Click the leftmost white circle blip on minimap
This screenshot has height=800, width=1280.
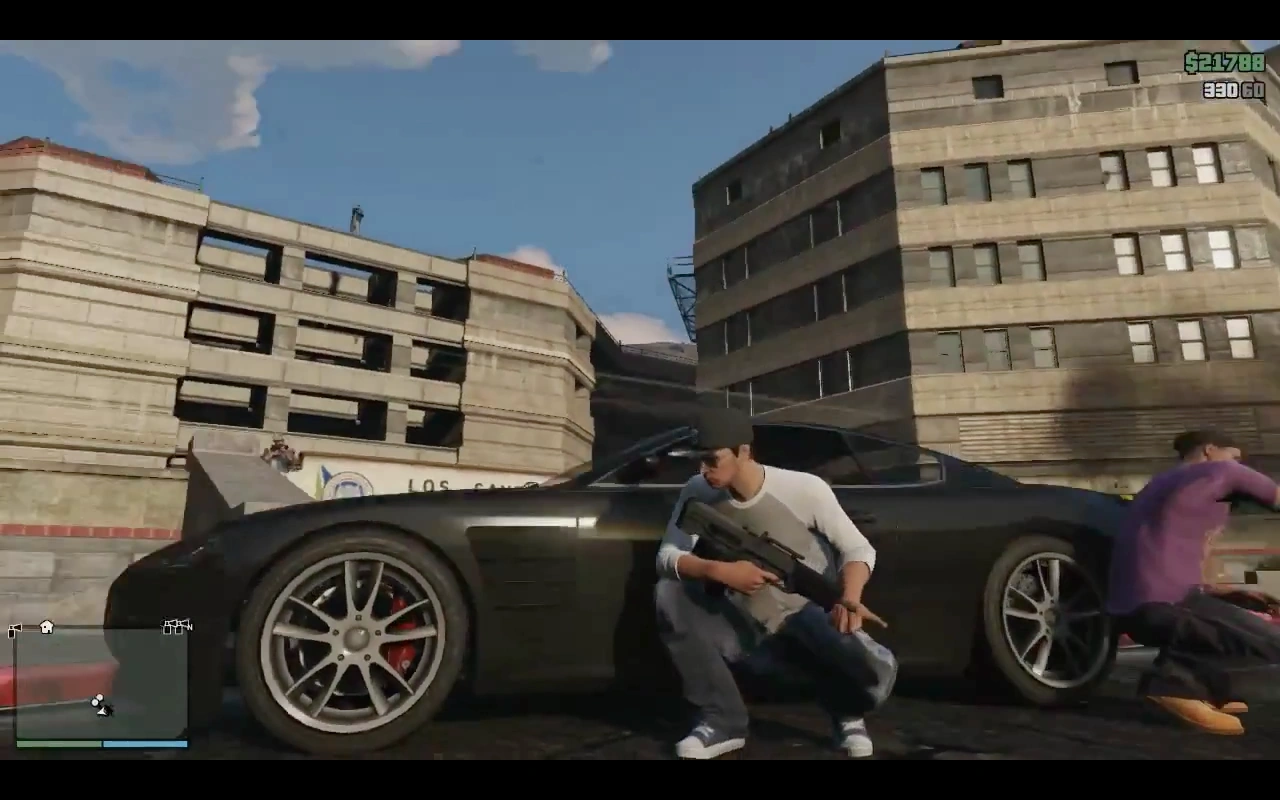(94, 702)
